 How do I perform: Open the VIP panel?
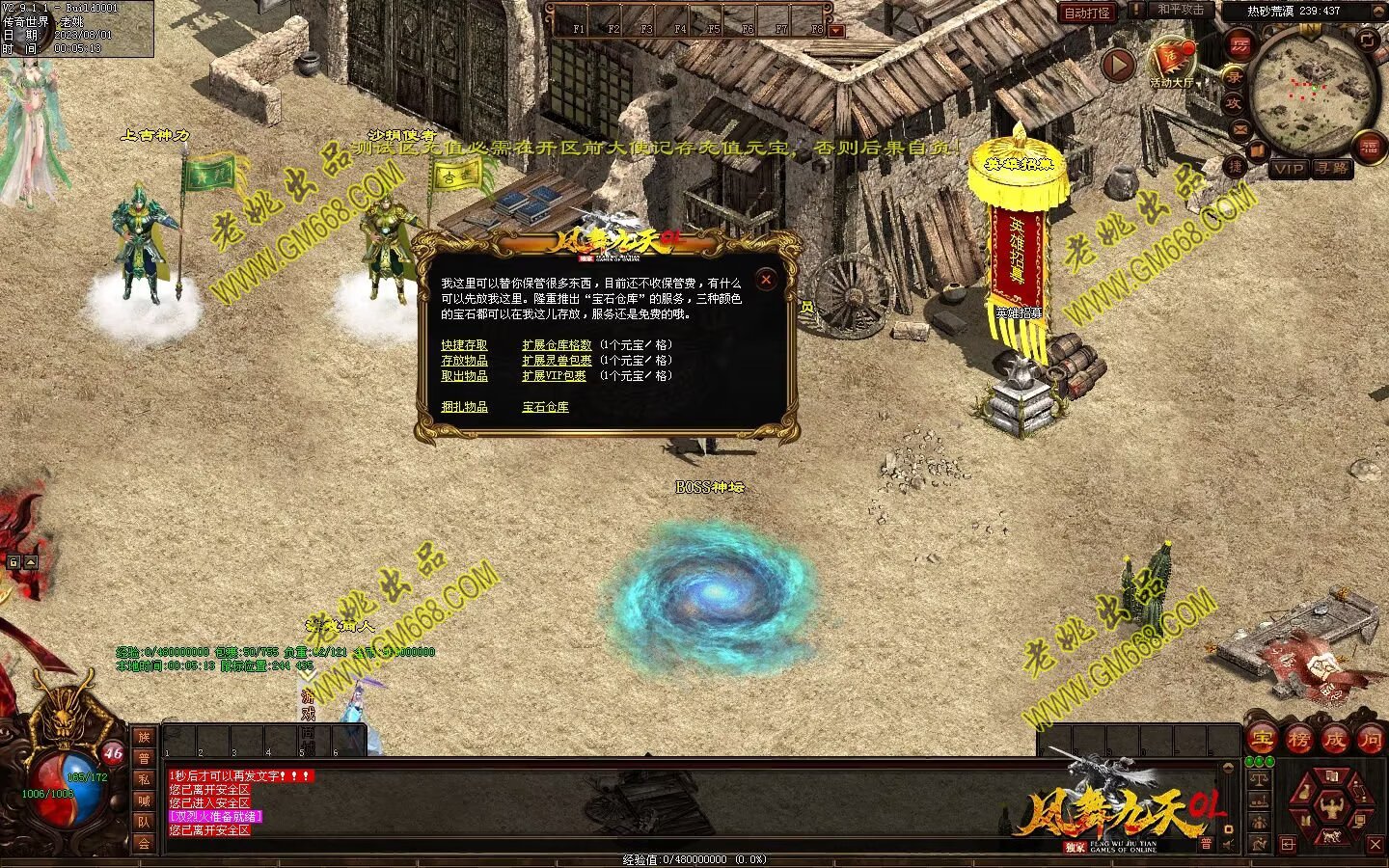click(1288, 169)
